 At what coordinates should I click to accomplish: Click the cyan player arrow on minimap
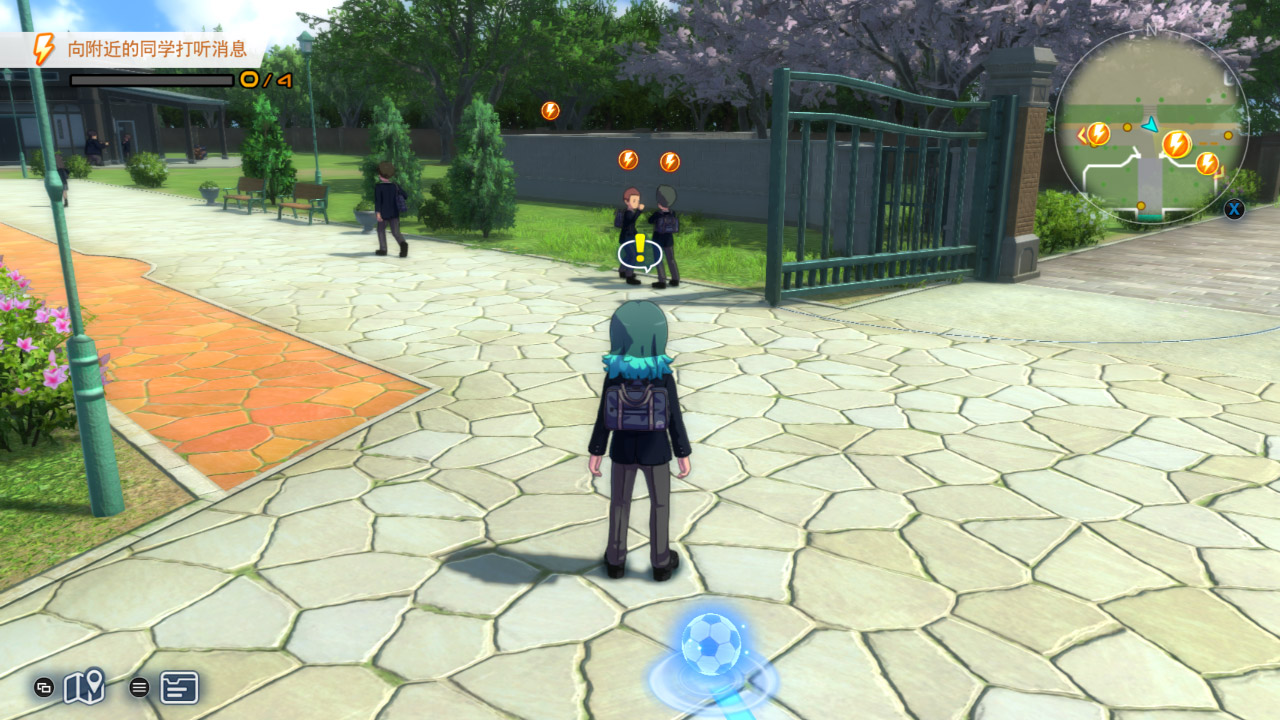coord(1150,124)
